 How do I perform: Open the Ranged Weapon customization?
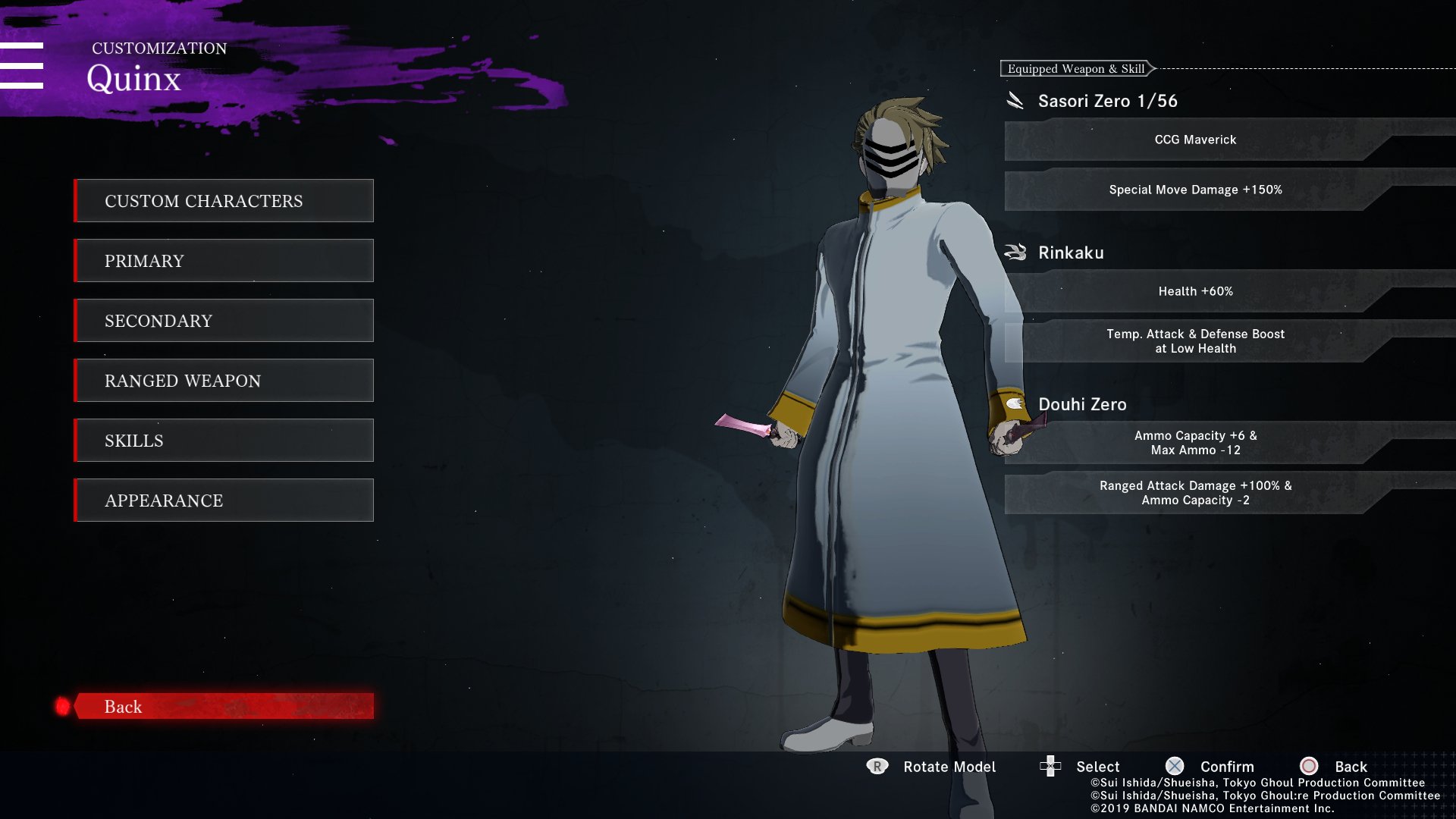224,381
